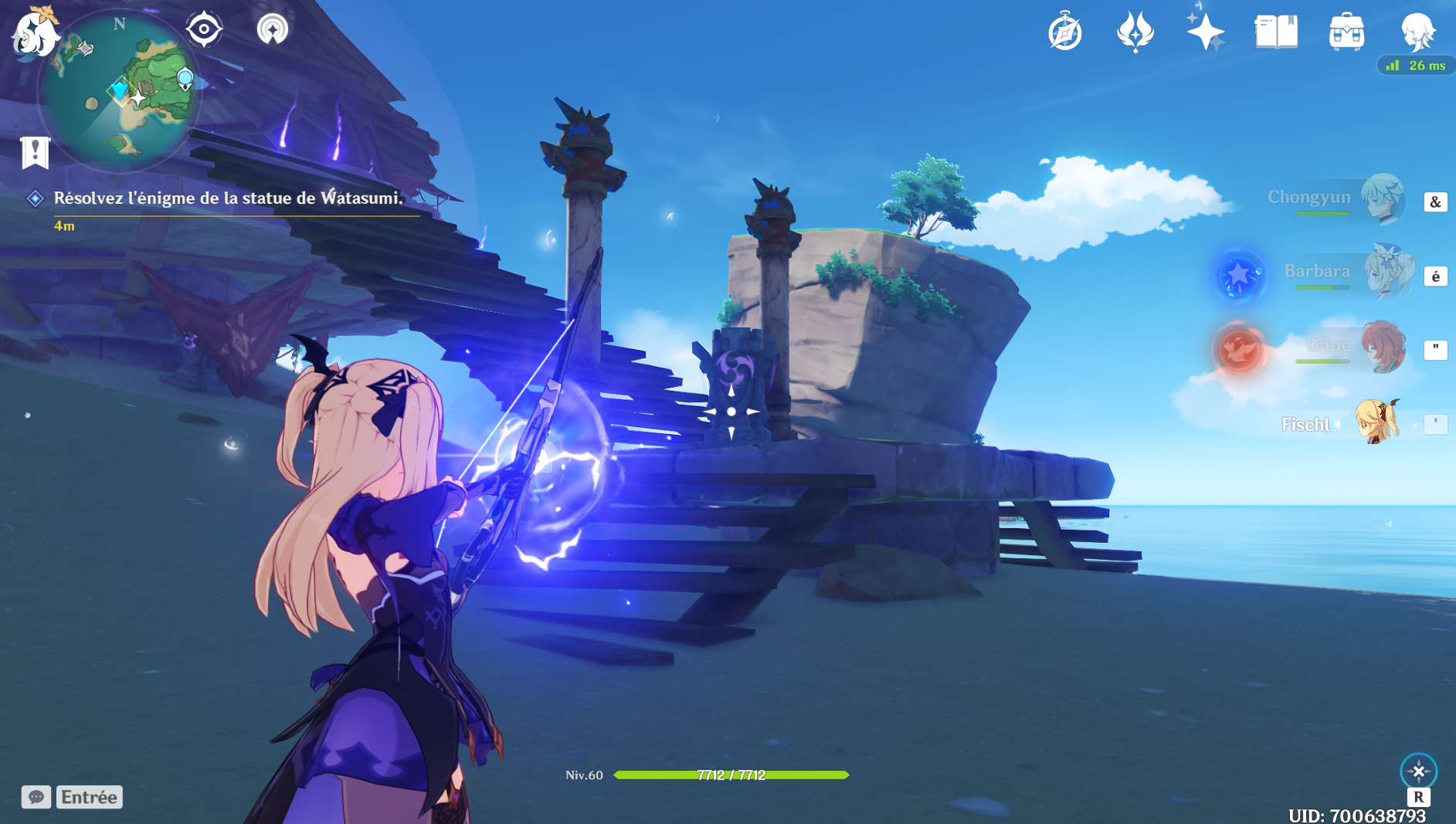Open the wish star icon
The height and width of the screenshot is (824, 1456).
click(x=1205, y=32)
